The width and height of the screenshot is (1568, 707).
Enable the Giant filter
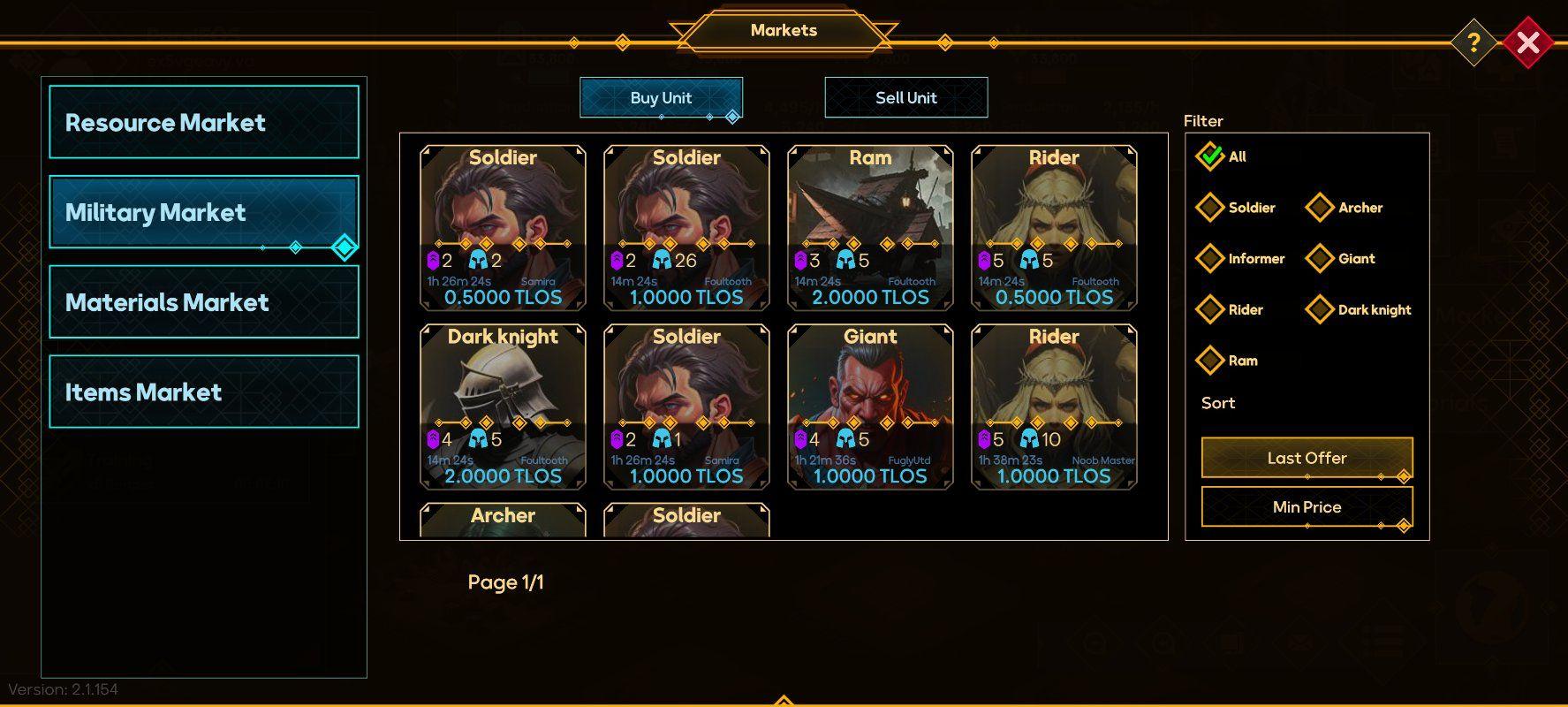[x=1320, y=258]
